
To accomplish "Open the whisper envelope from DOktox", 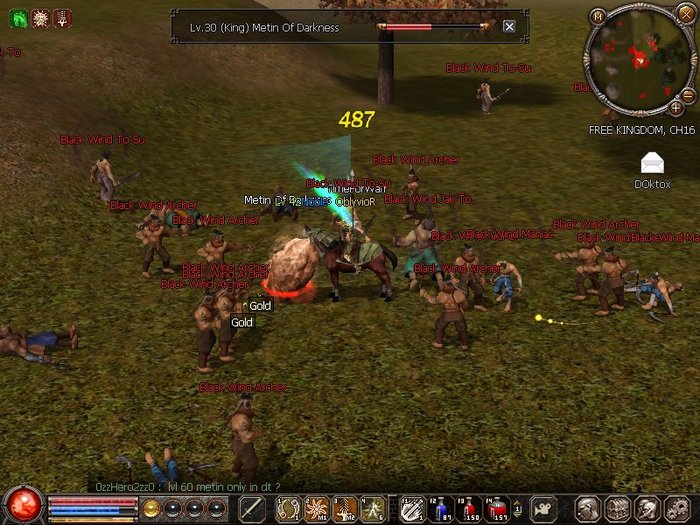I will coord(652,162).
